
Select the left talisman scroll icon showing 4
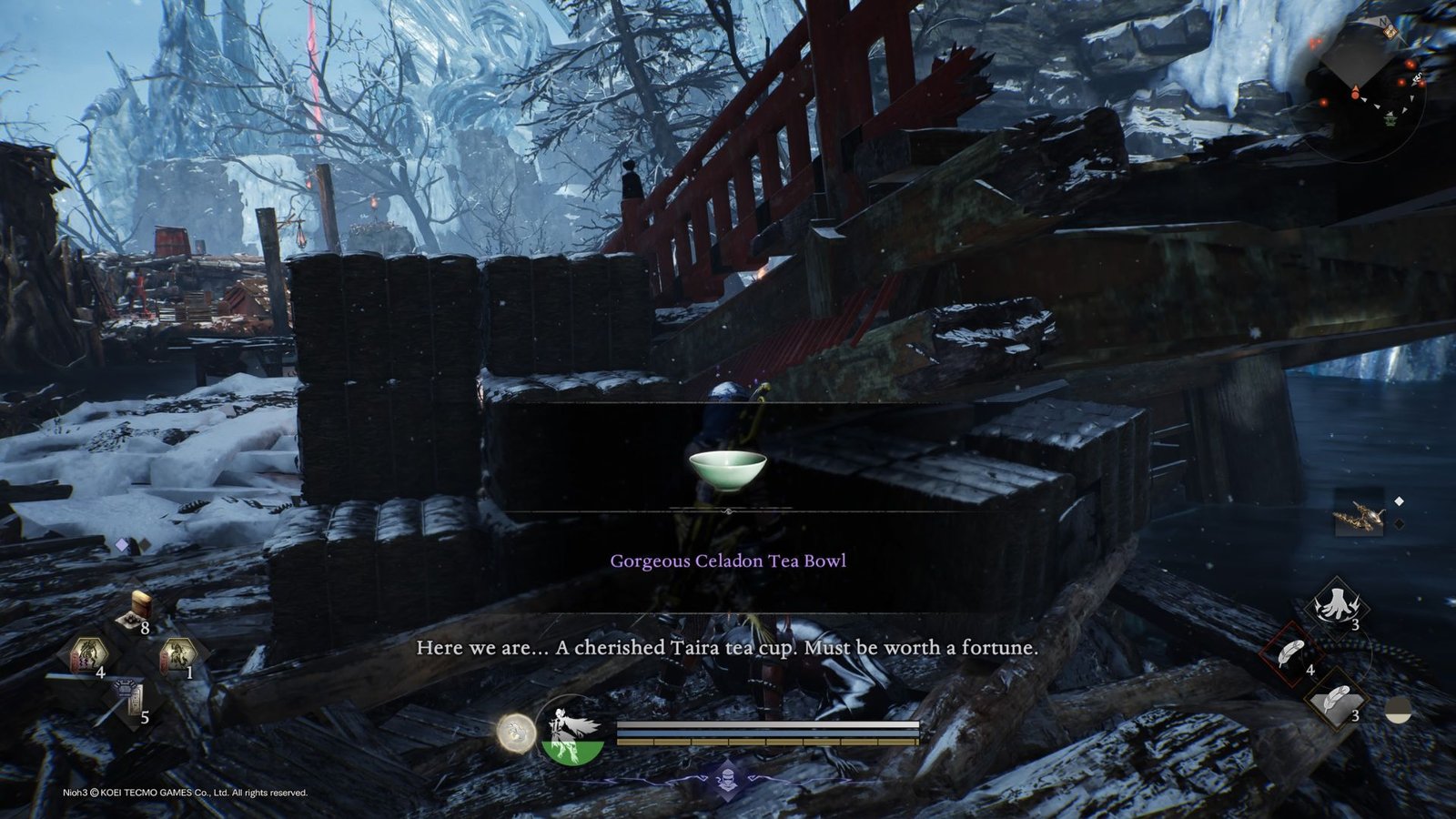point(89,652)
